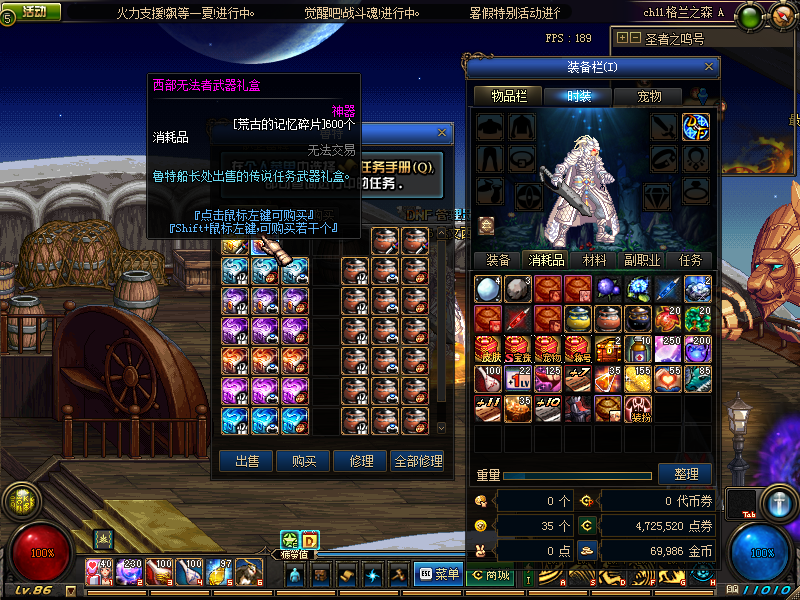800x600 pixels.
Task: Show the 装备 equipment category
Action: (498, 259)
